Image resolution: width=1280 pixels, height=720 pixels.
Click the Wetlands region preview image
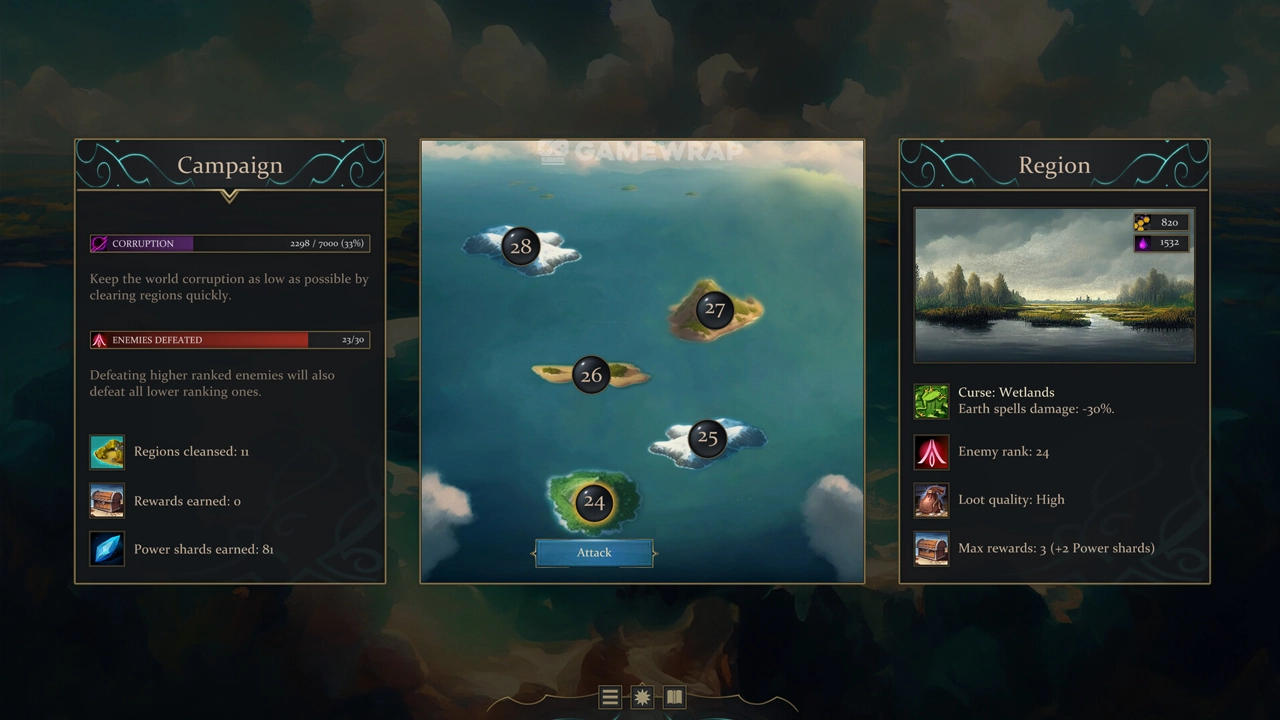tap(1054, 285)
